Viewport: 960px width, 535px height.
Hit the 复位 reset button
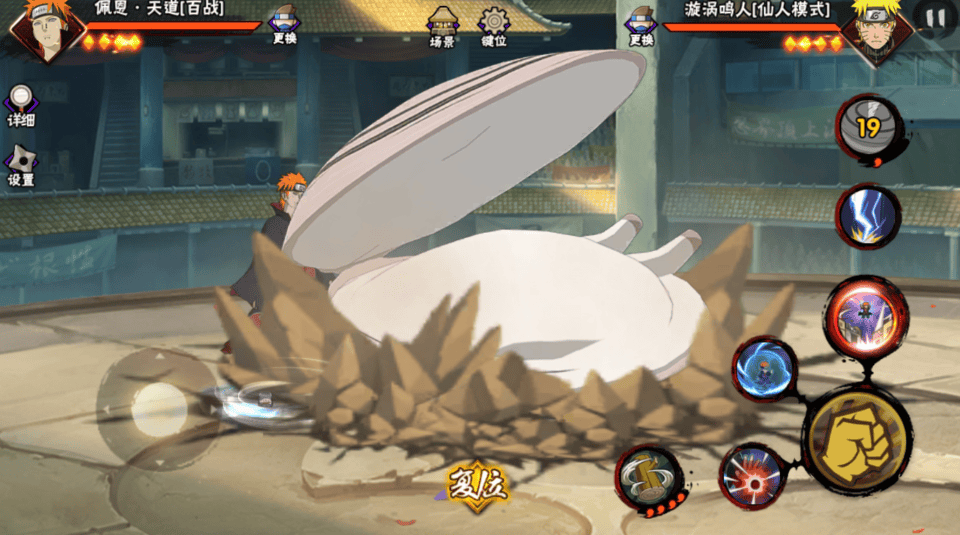coord(477,486)
